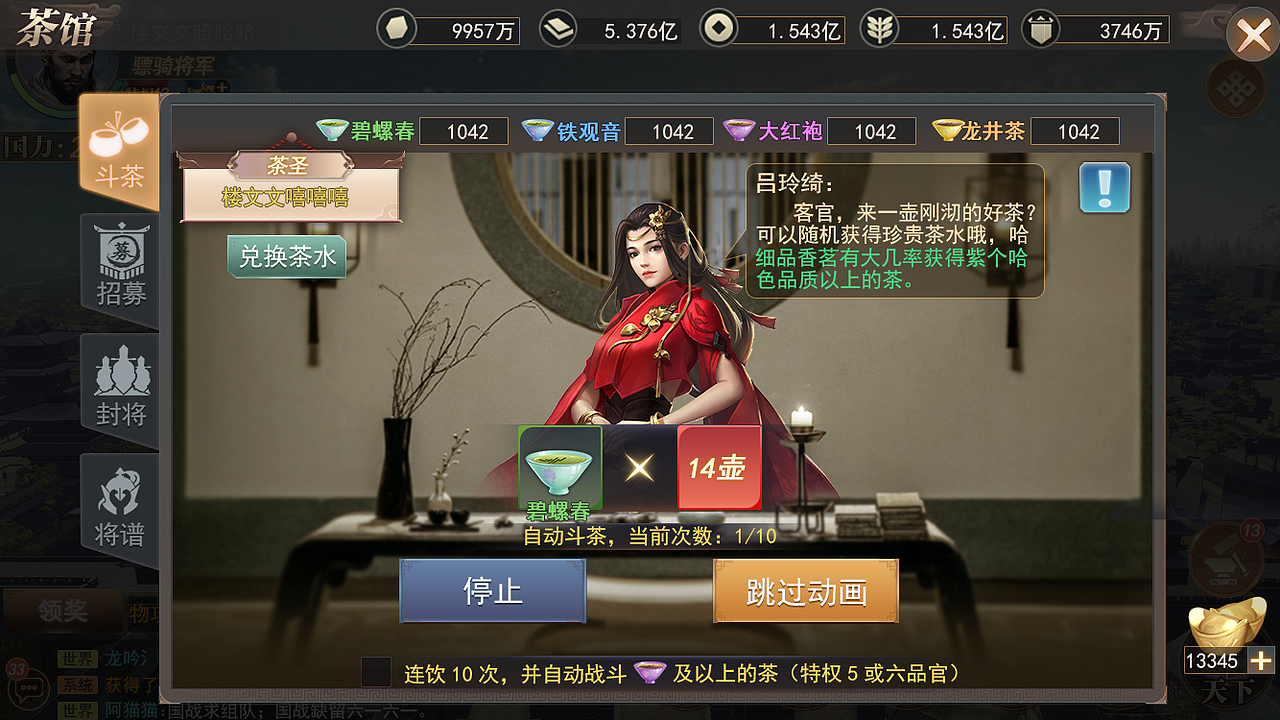Screen dimensions: 1280x720
Task: Click the 跳过动画 skip animation button
Action: (x=805, y=590)
